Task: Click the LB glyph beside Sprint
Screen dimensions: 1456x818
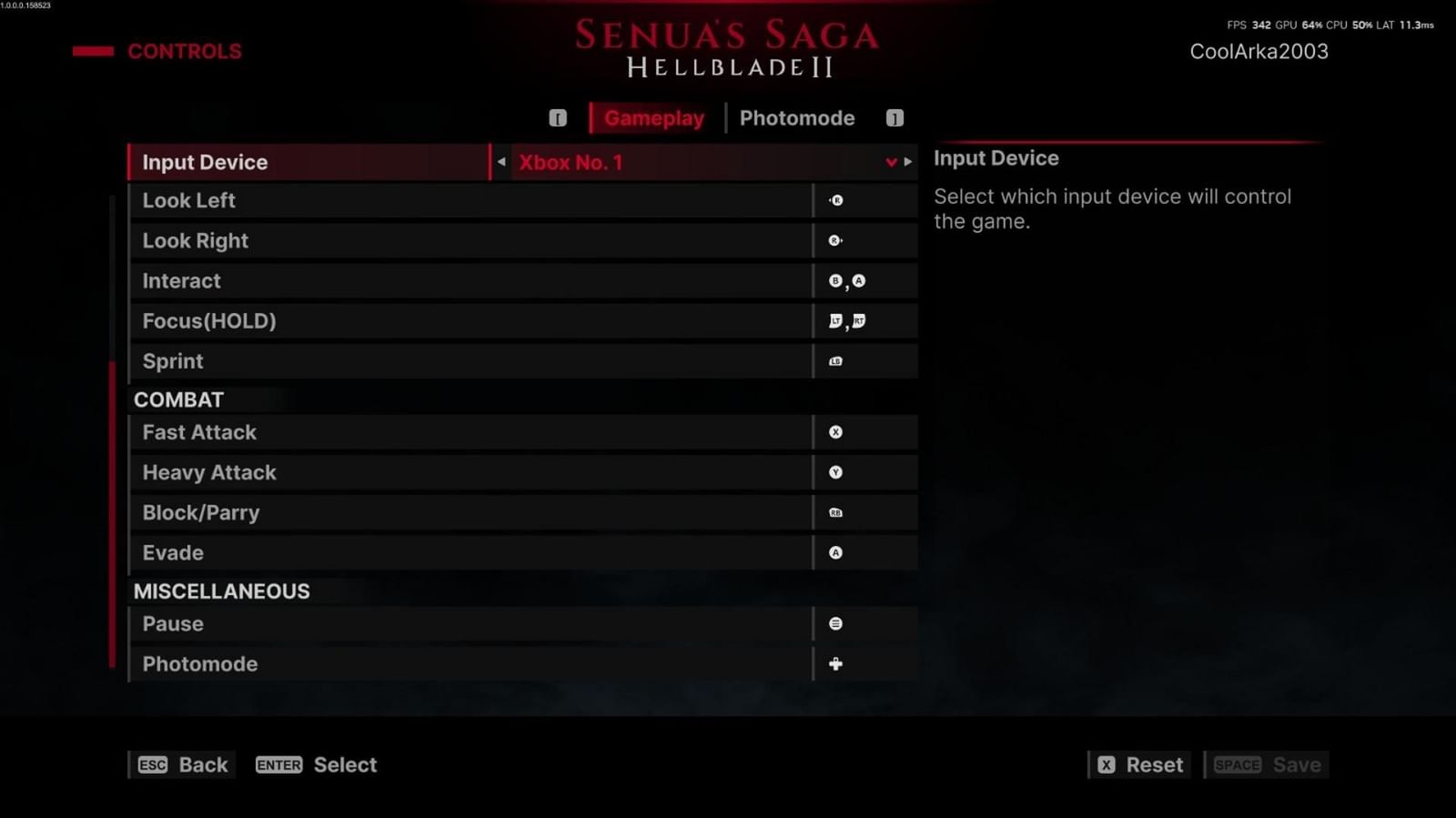Action: [x=834, y=361]
